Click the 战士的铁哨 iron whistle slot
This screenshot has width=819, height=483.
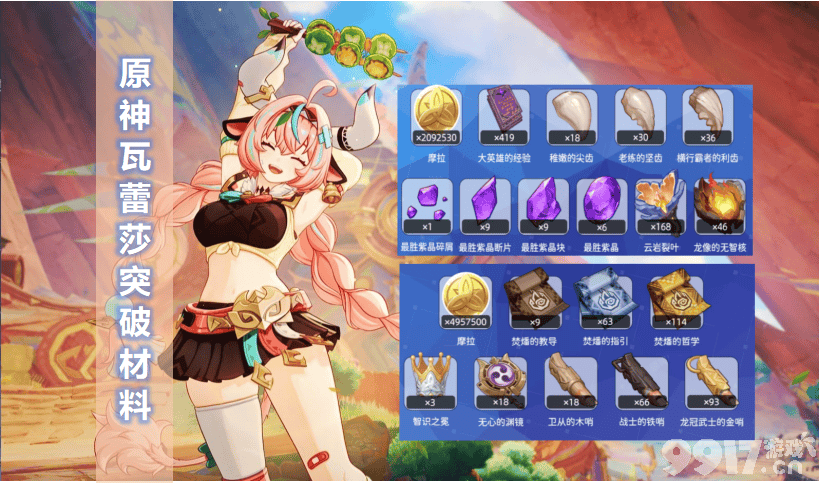[x=637, y=381]
